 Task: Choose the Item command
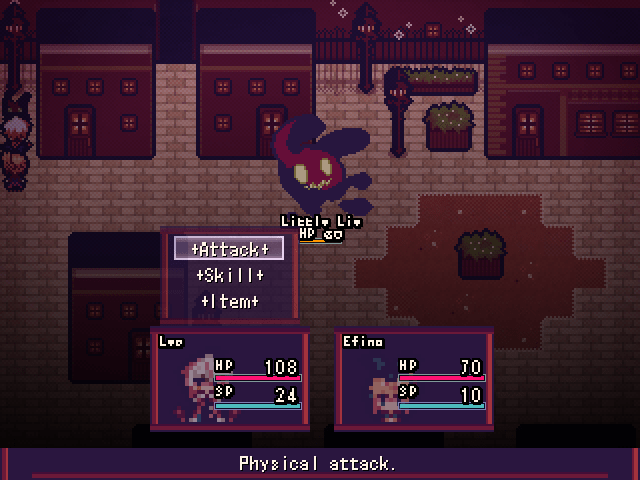[x=229, y=301]
